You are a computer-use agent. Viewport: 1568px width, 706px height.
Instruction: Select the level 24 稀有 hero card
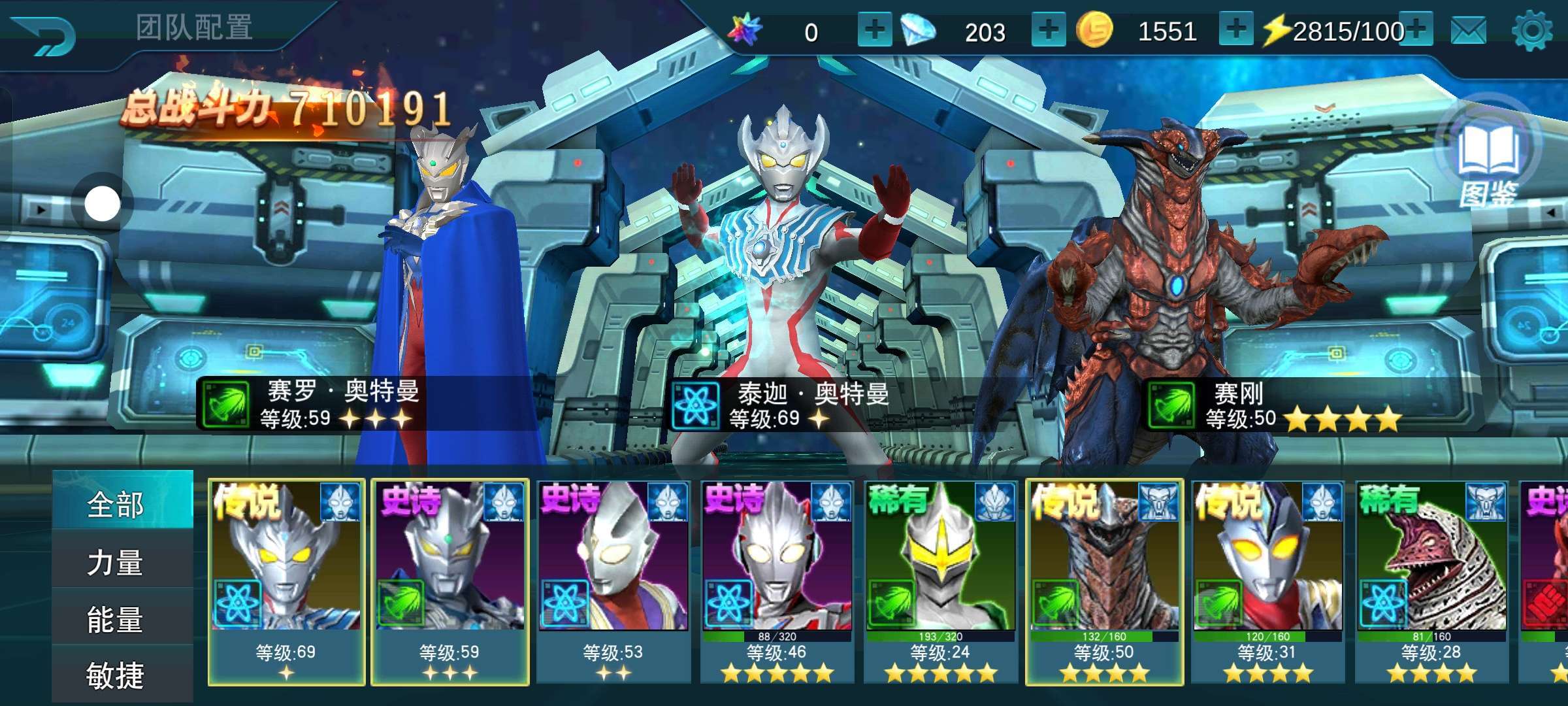pos(941,582)
